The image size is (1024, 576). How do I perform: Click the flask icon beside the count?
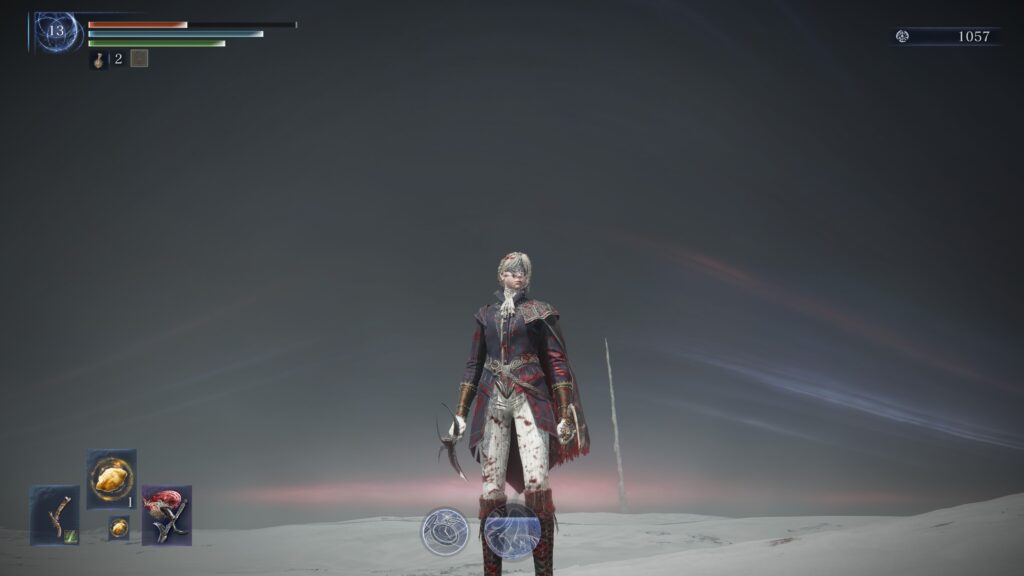100,59
